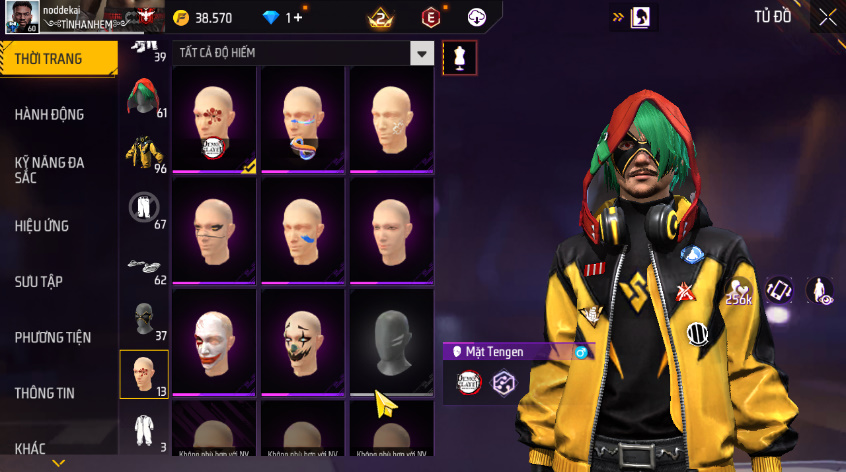Select the red-green hooded head subcategory

143,96
